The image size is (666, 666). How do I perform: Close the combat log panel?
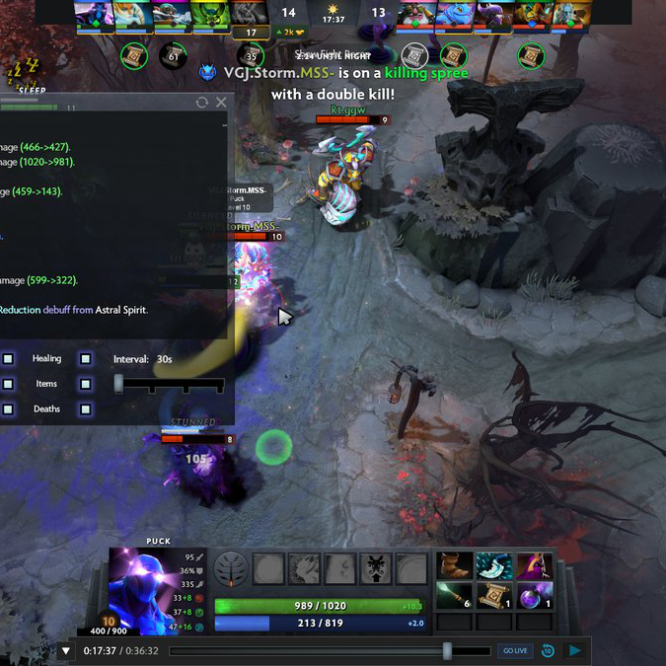tap(221, 102)
